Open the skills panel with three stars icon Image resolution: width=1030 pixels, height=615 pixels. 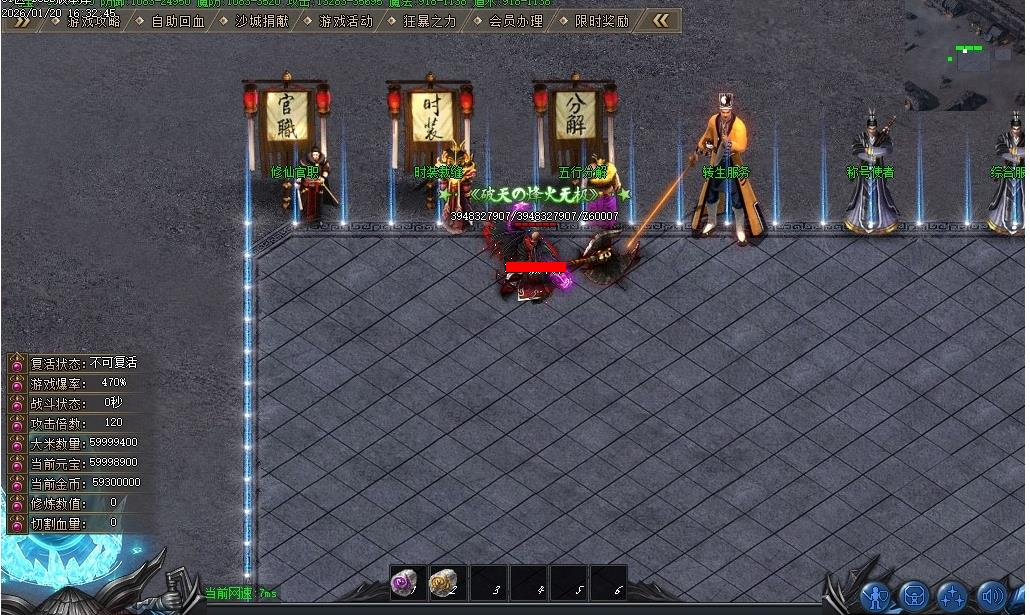pos(952,597)
